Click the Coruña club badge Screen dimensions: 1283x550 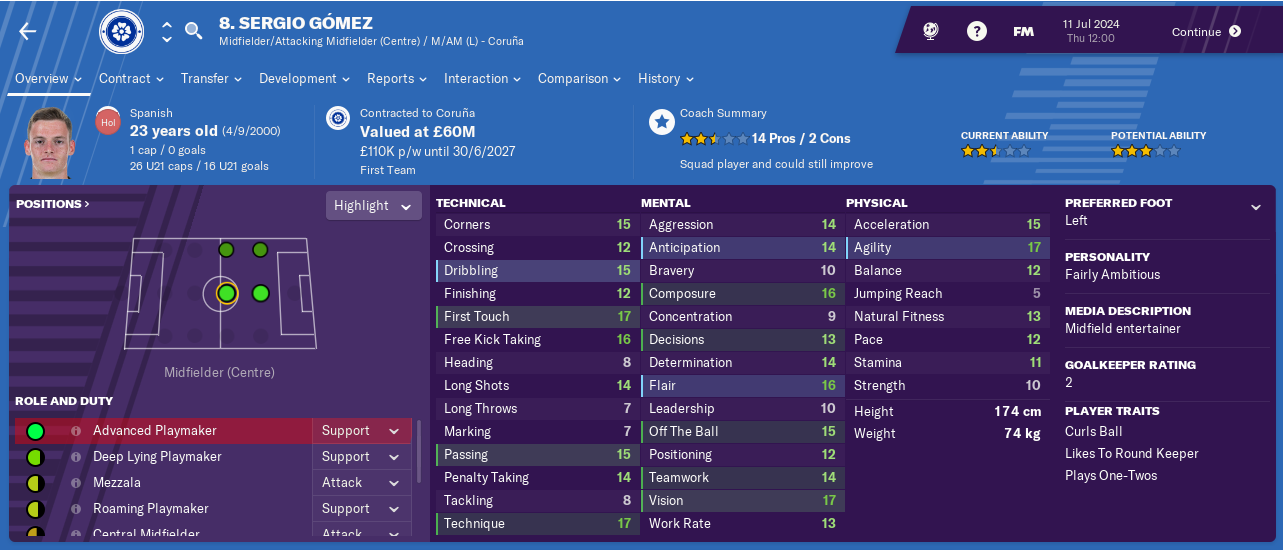point(122,32)
